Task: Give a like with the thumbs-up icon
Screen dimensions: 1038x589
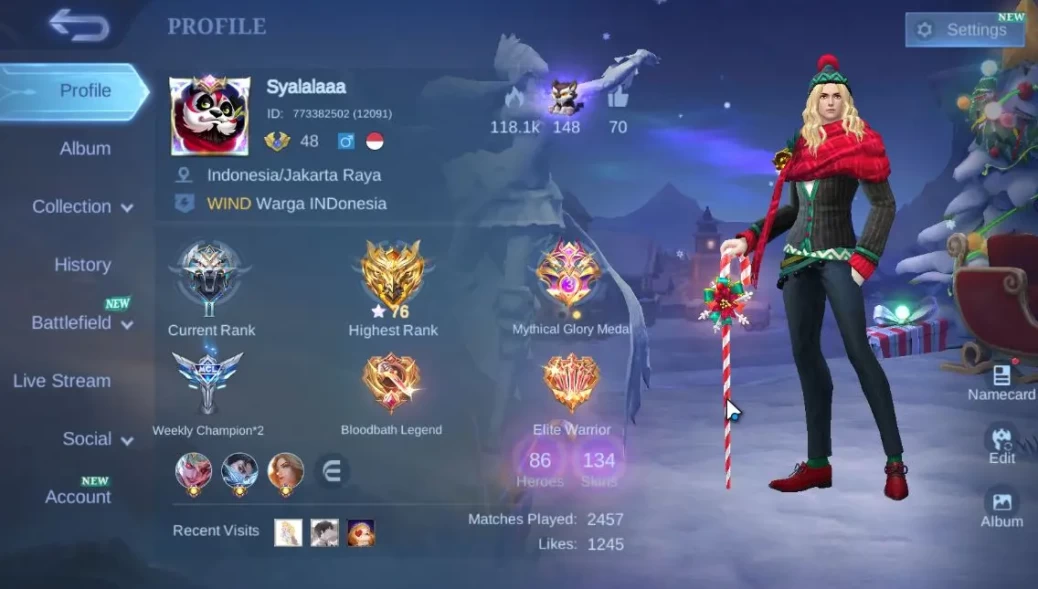Action: click(617, 98)
